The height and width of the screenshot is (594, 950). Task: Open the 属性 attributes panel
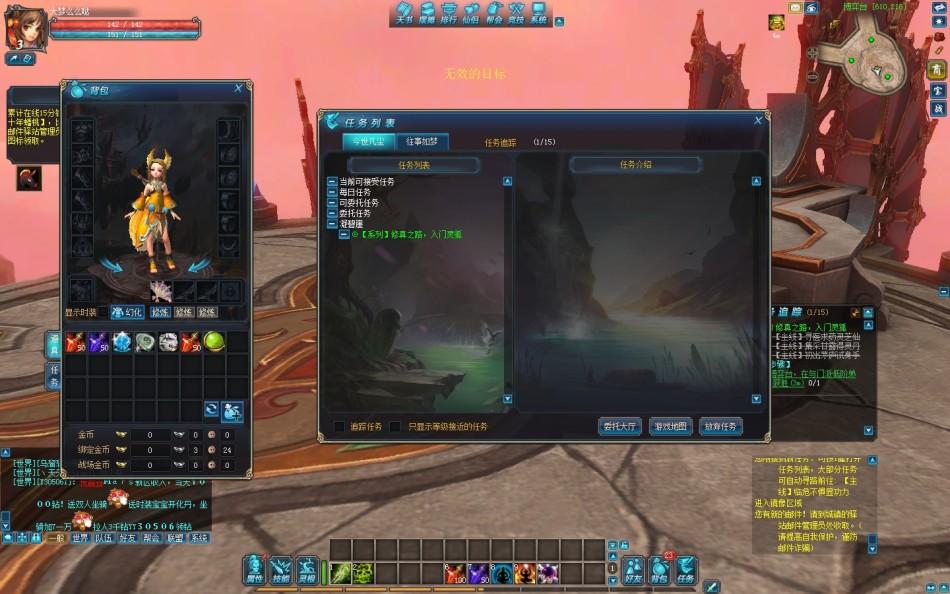click(x=254, y=568)
